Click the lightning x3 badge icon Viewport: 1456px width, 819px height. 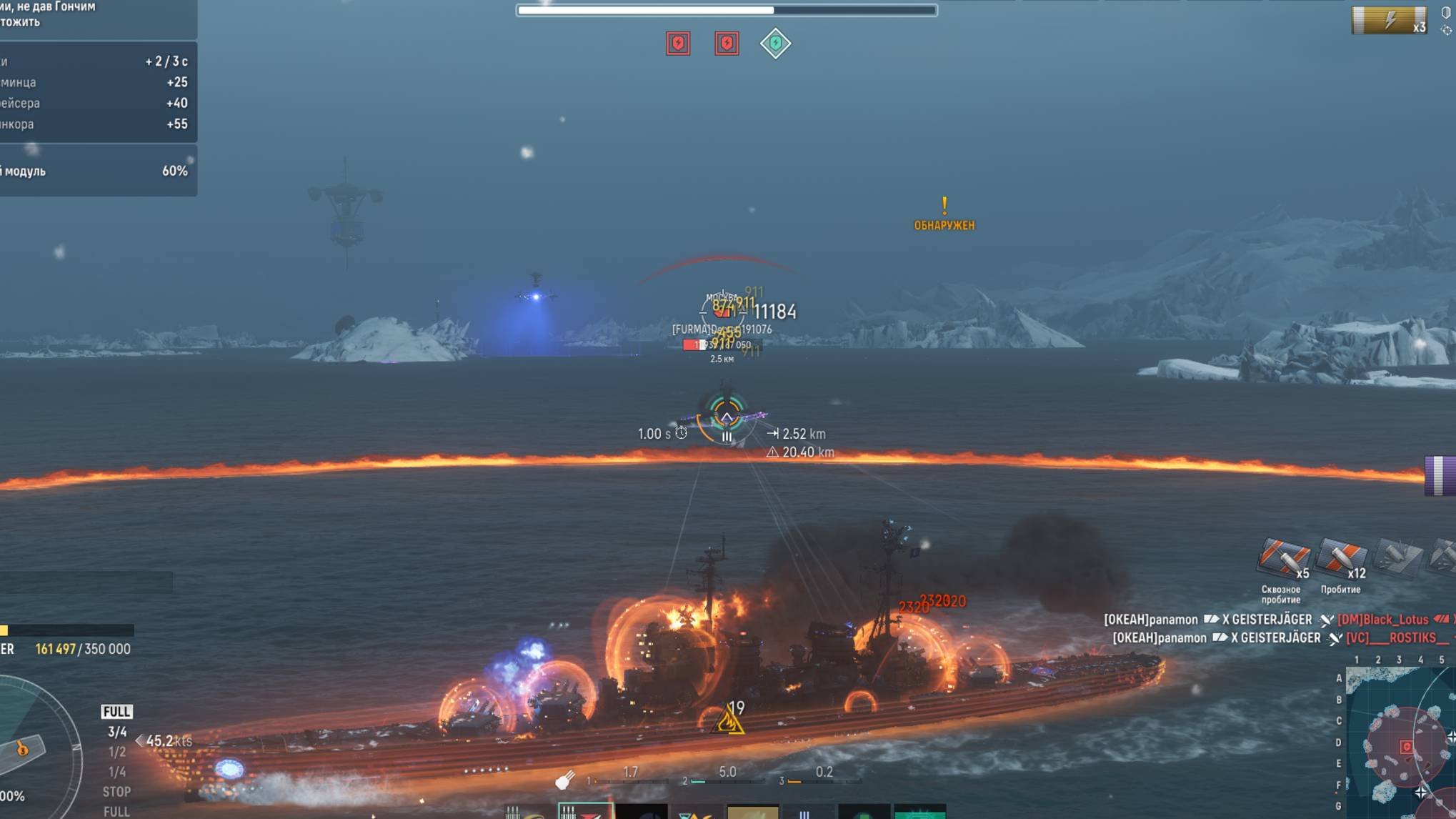tap(1389, 20)
